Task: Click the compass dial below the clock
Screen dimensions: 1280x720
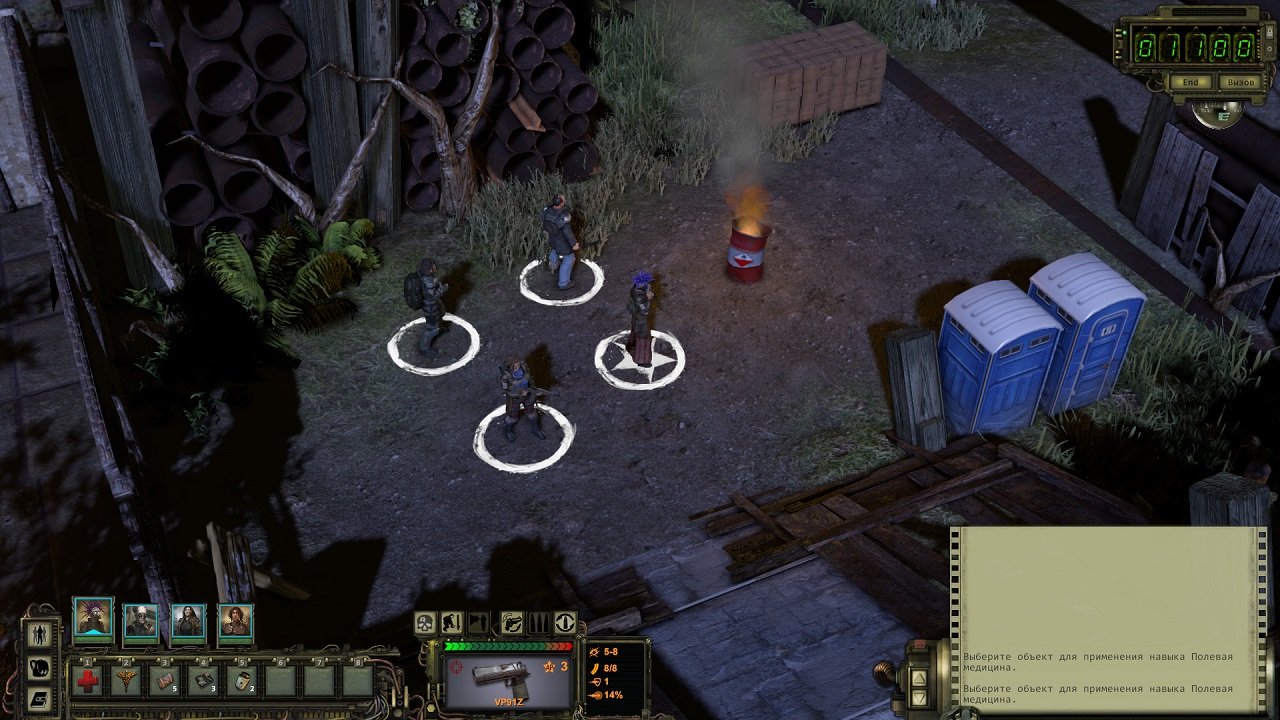Action: point(1217,115)
